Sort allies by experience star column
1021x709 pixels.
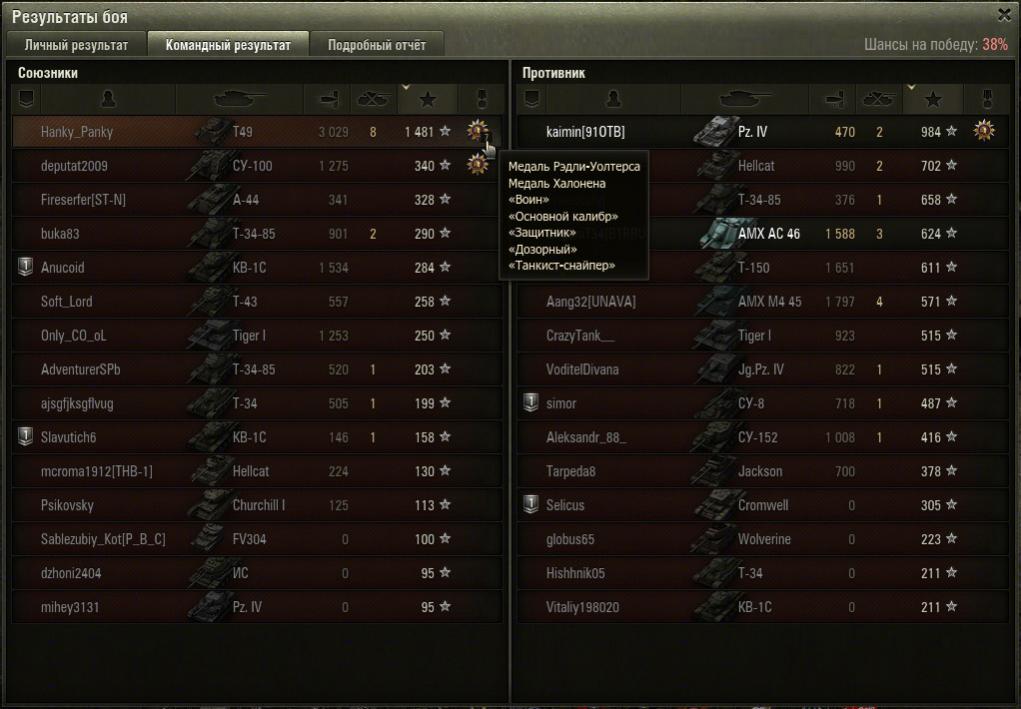(x=428, y=99)
